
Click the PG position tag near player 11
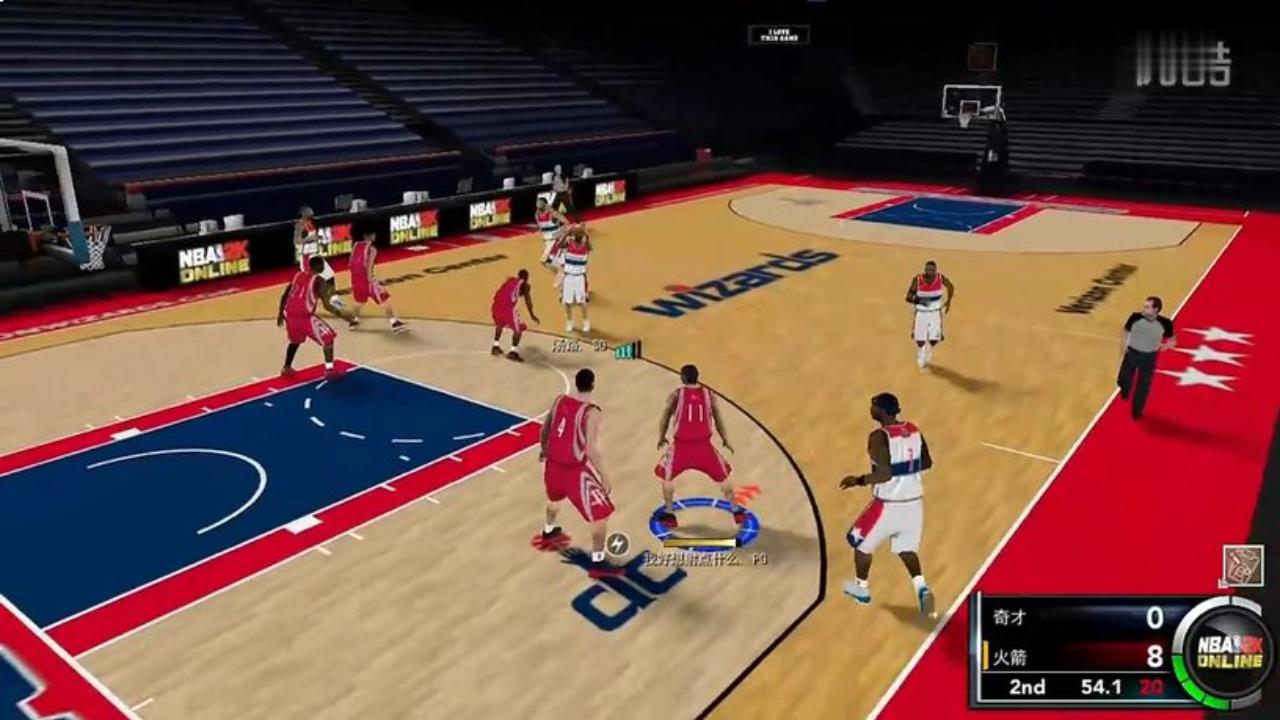point(762,560)
